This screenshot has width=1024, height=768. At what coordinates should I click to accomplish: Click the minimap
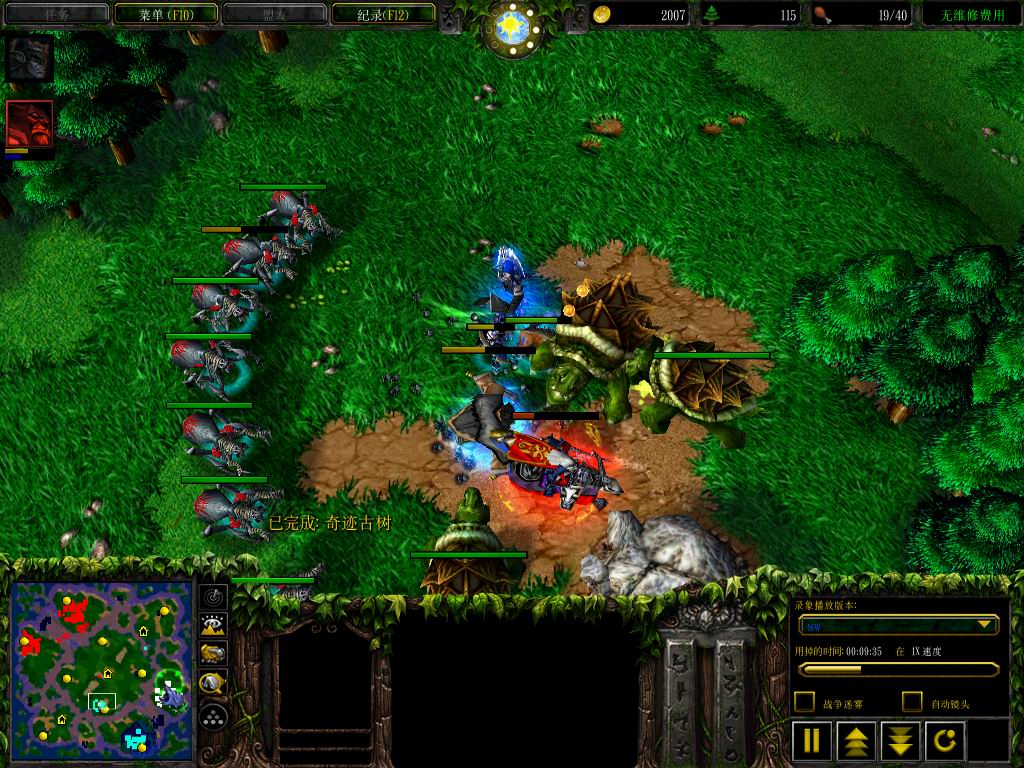101,669
